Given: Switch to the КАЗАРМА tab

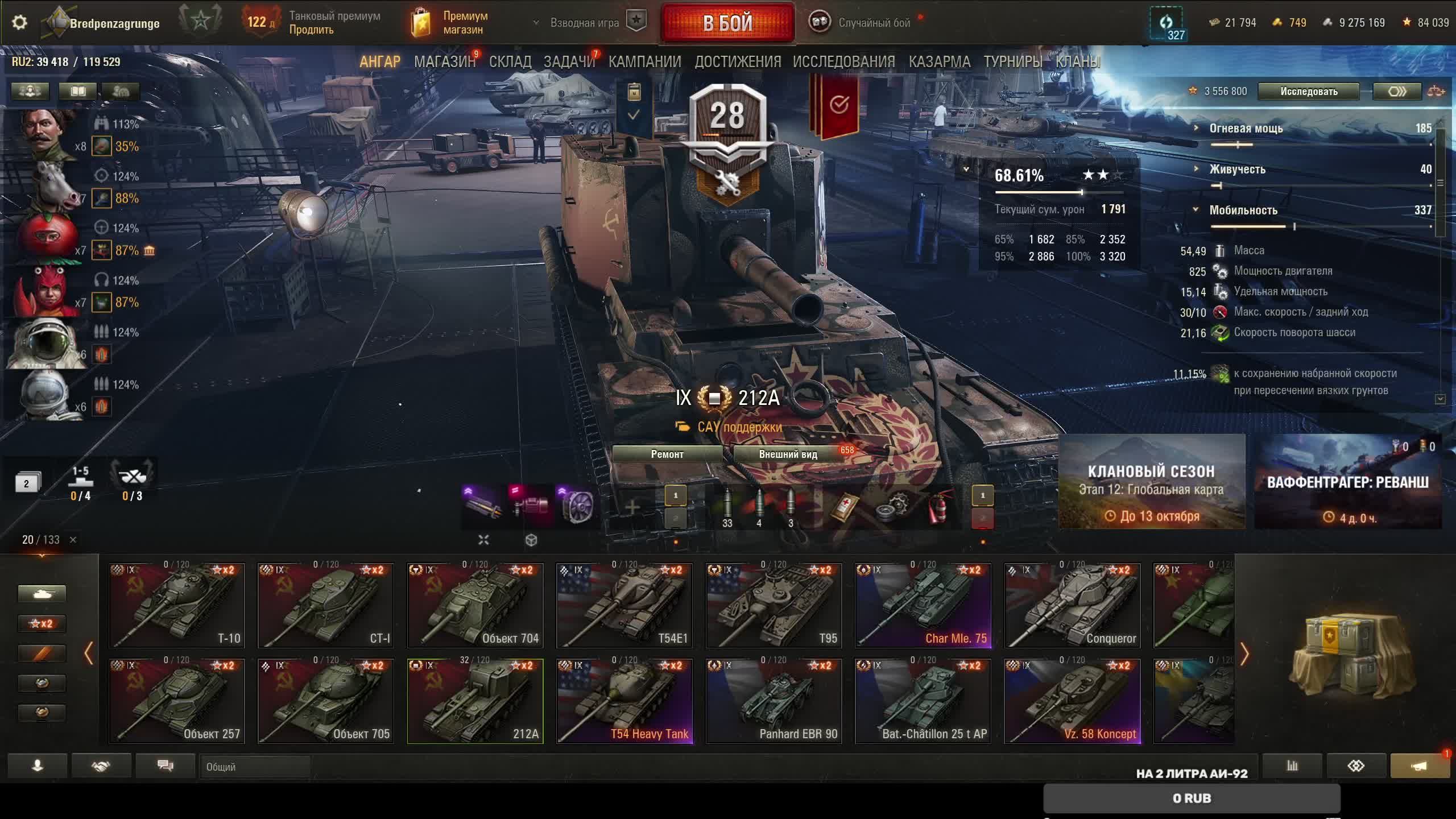Looking at the screenshot, I should pyautogui.click(x=940, y=61).
